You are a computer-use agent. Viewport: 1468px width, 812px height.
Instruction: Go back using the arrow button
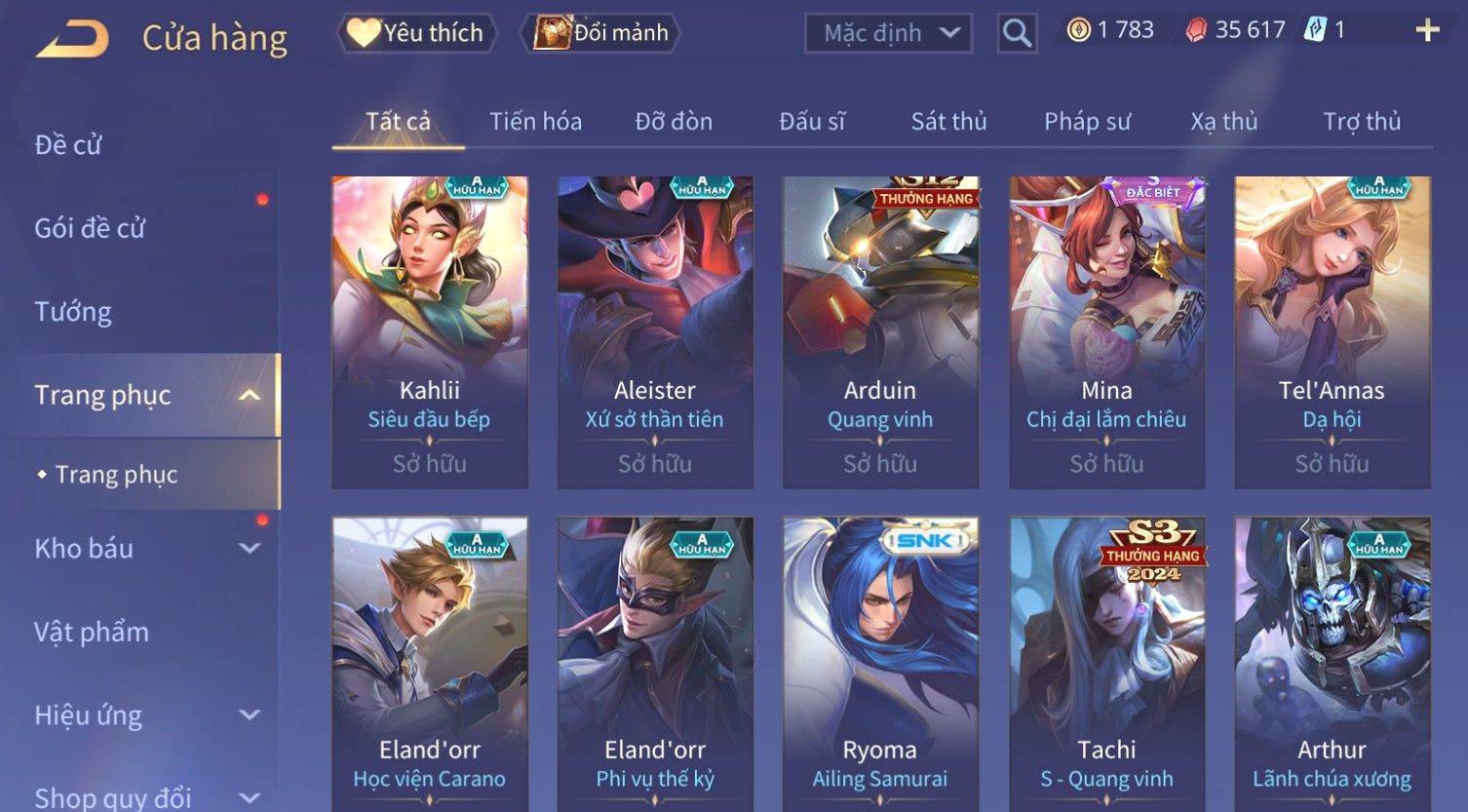(74, 39)
